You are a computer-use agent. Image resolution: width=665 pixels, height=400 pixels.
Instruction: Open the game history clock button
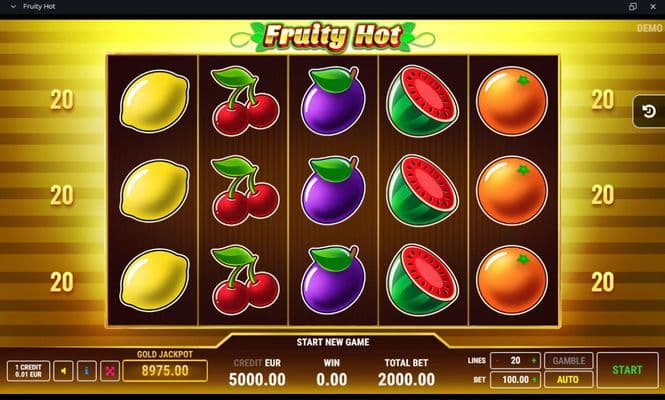click(x=647, y=113)
